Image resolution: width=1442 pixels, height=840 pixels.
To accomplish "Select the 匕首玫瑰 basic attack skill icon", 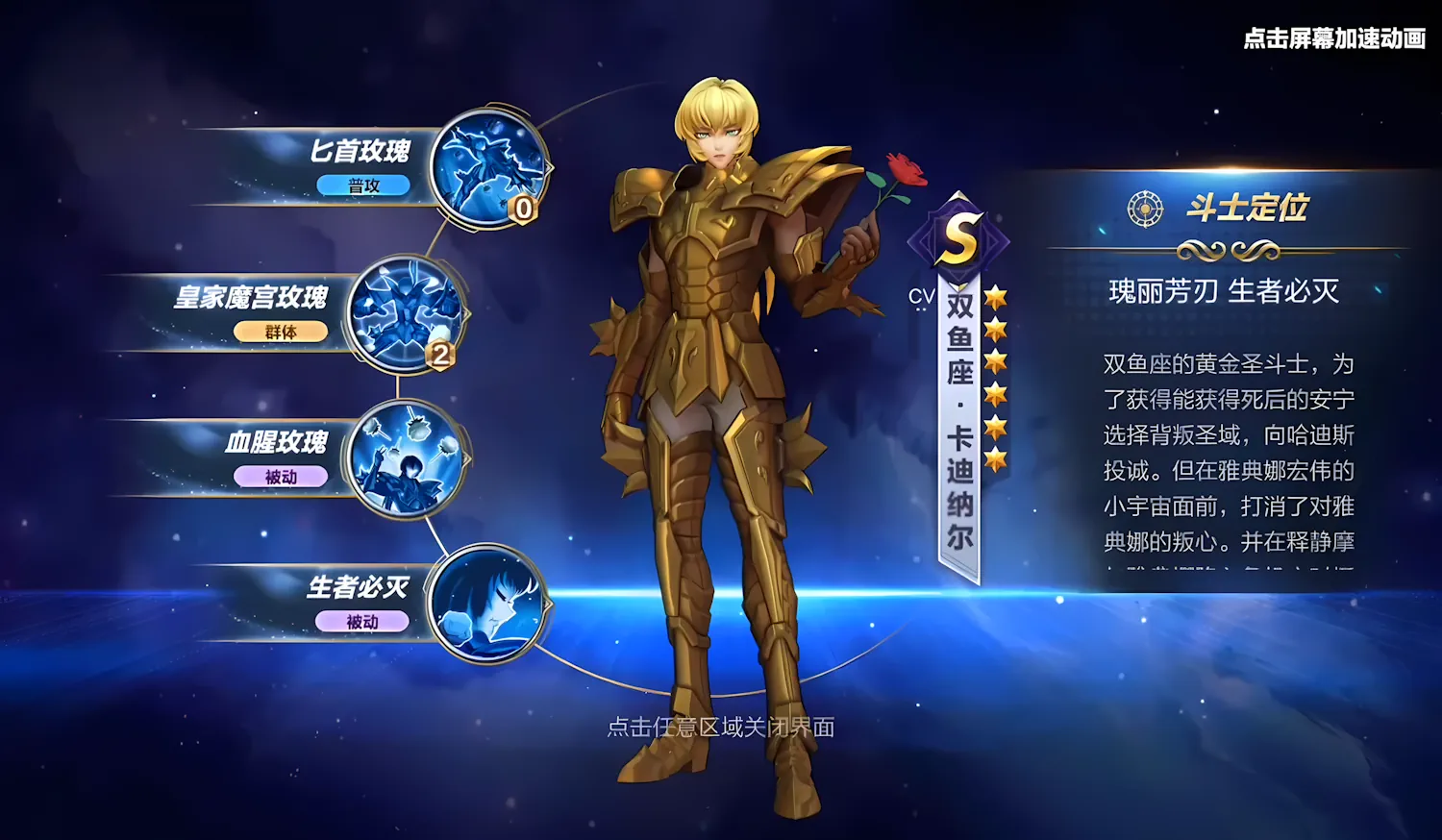I will point(489,168).
